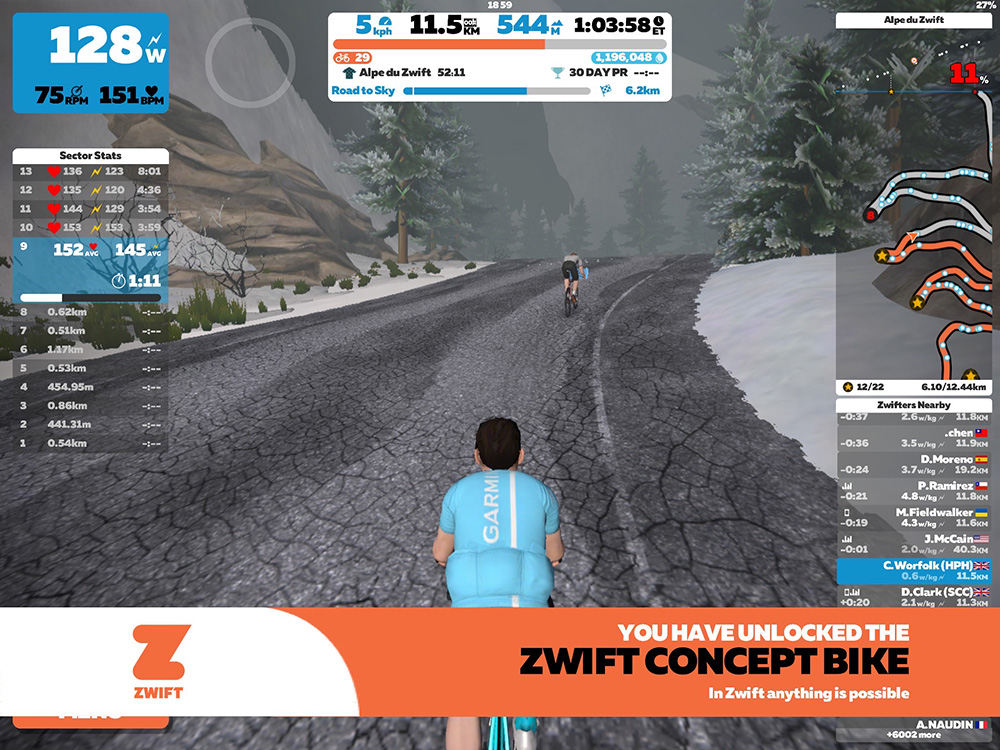Select D.Clark (SCC) rider row
Screen dimensions: 1000x750
[x=913, y=597]
